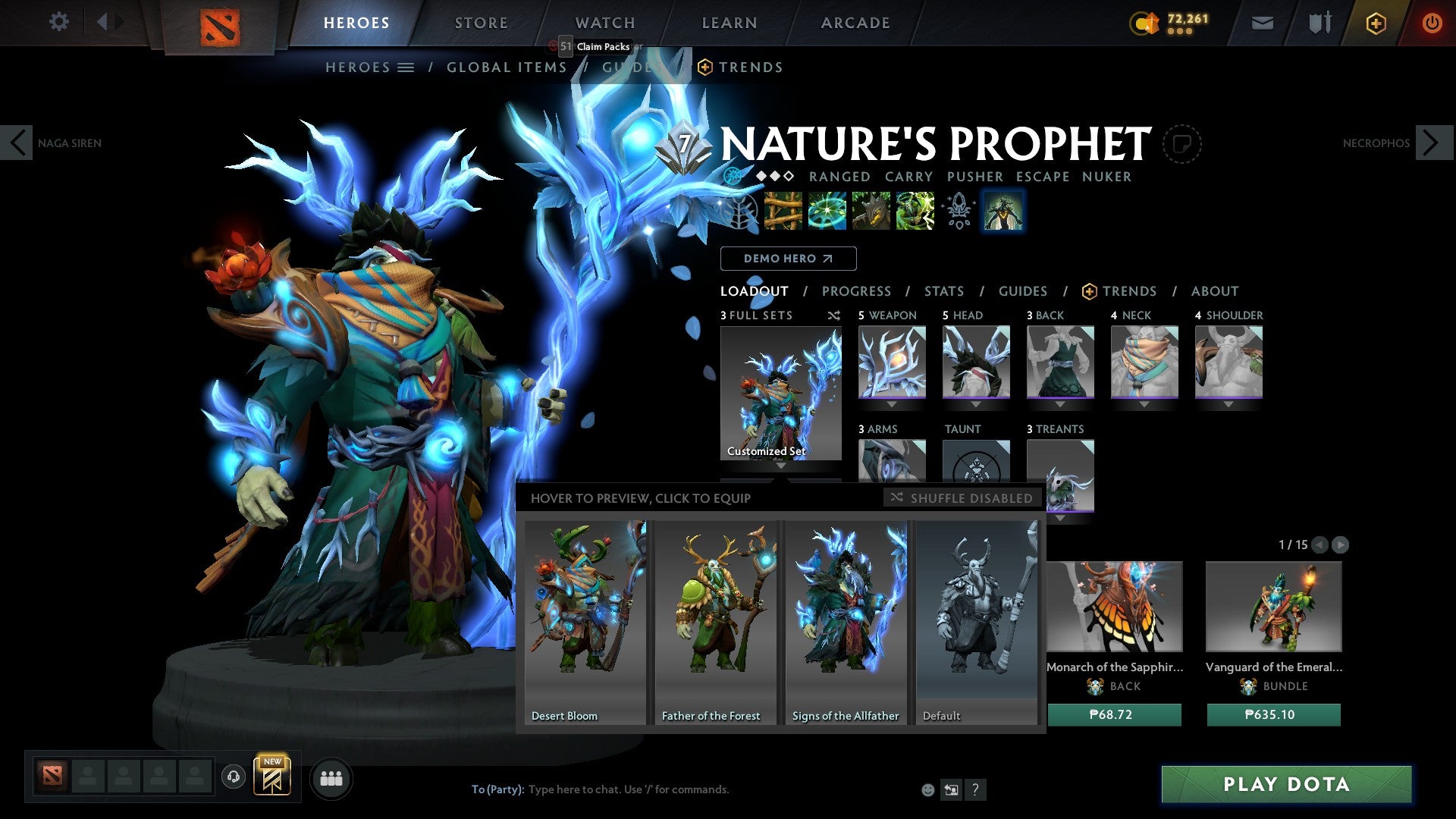Click the Necrophos next-hero arrow
This screenshot has height=819, width=1456.
click(x=1432, y=143)
